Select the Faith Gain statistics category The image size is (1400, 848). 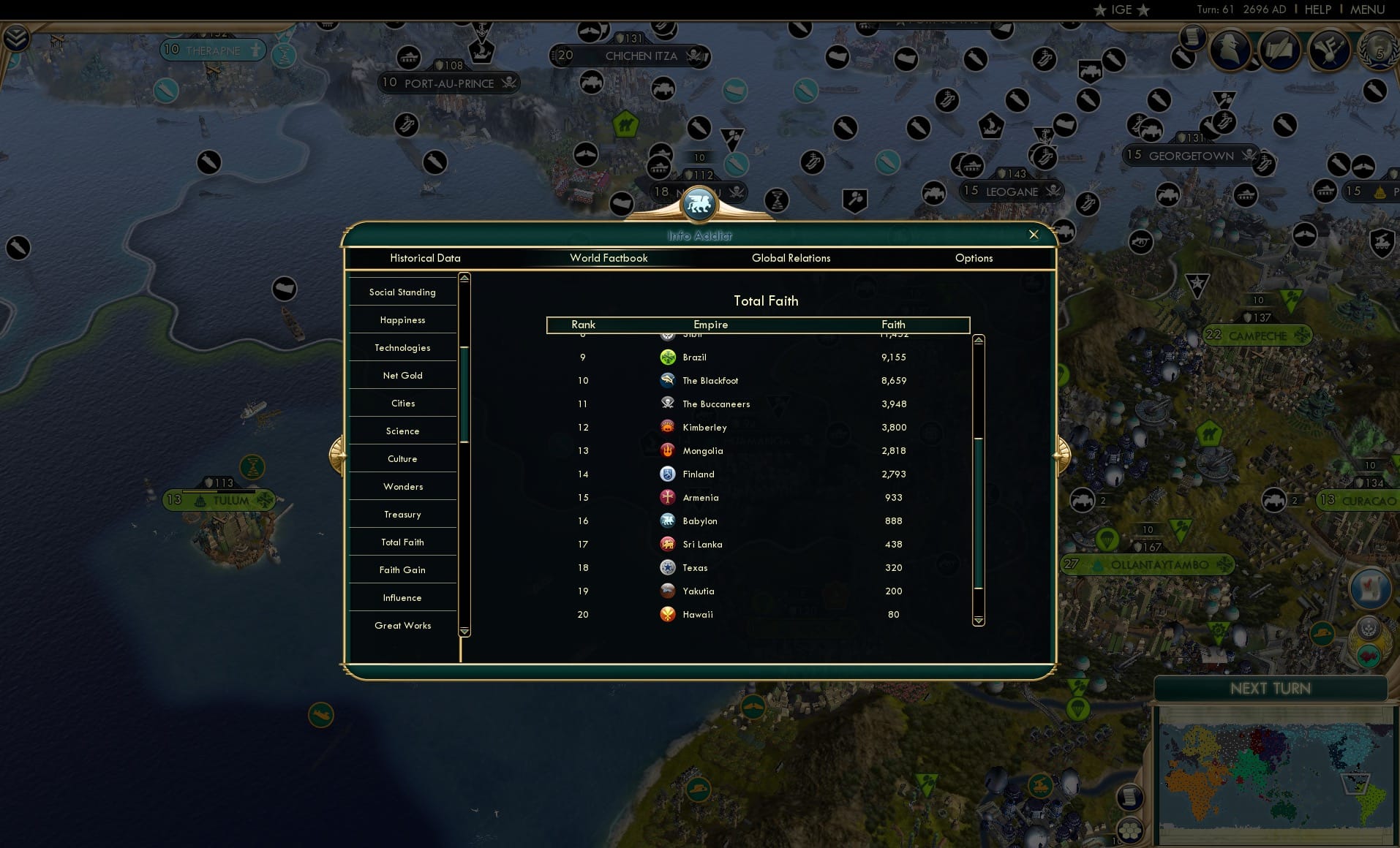point(402,569)
